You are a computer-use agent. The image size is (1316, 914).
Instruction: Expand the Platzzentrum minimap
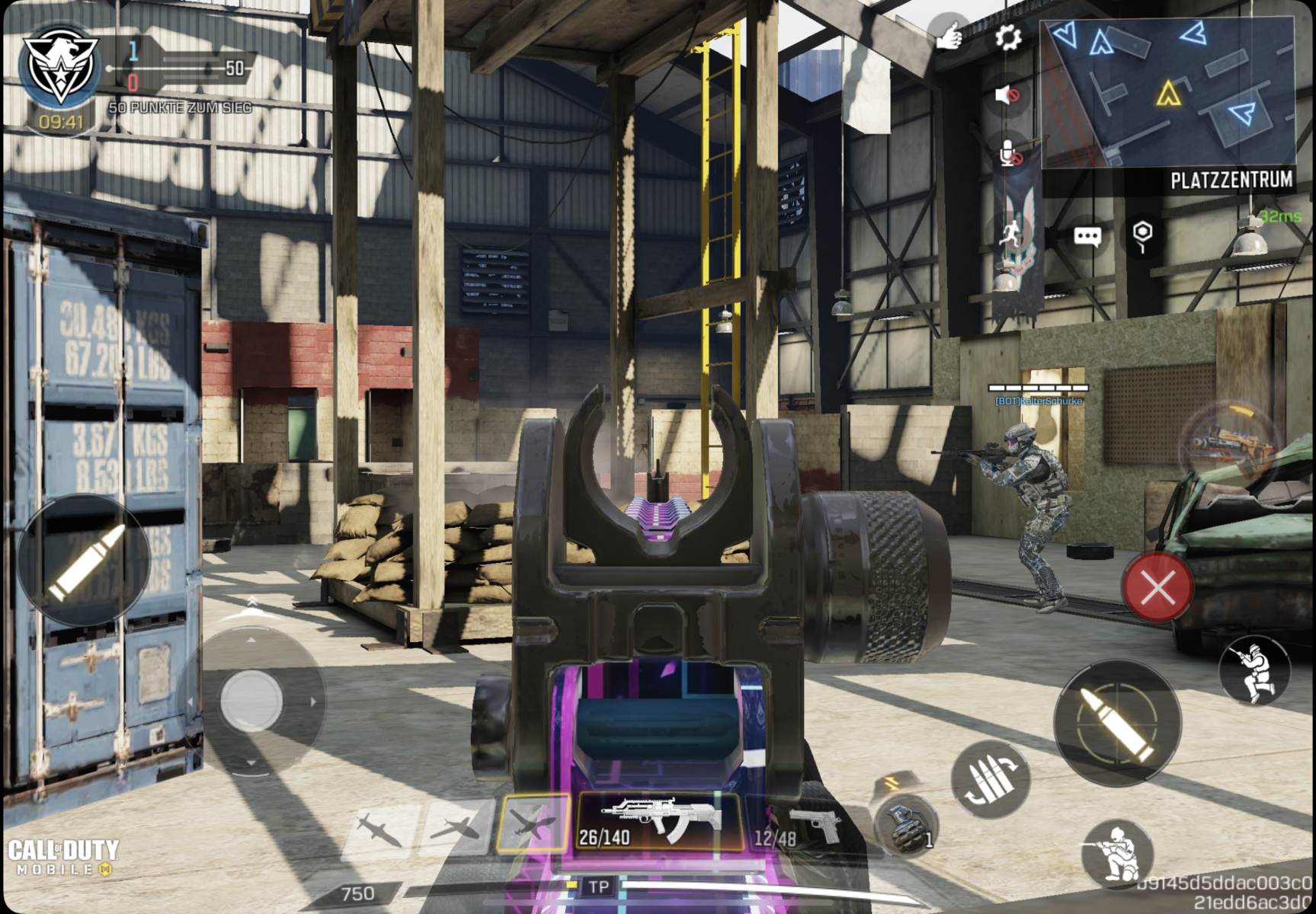(1167, 93)
